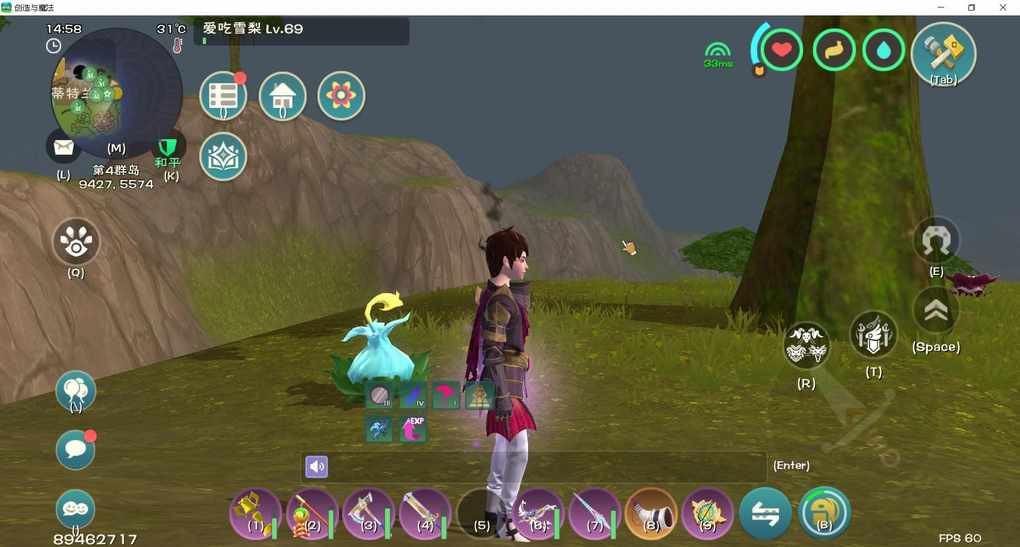Open the colorful flower icon menu

tap(341, 96)
